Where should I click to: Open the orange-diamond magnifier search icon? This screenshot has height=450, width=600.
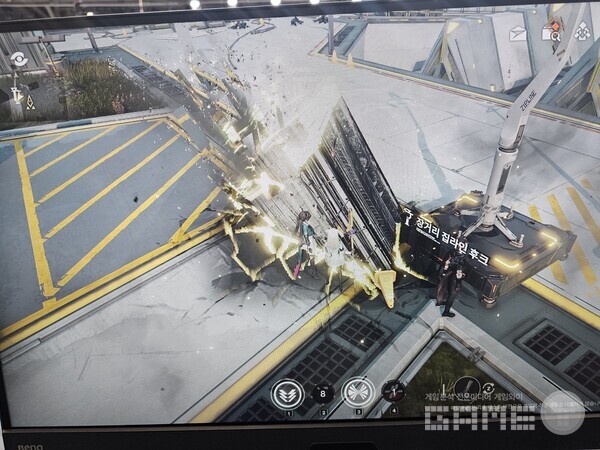tap(550, 31)
